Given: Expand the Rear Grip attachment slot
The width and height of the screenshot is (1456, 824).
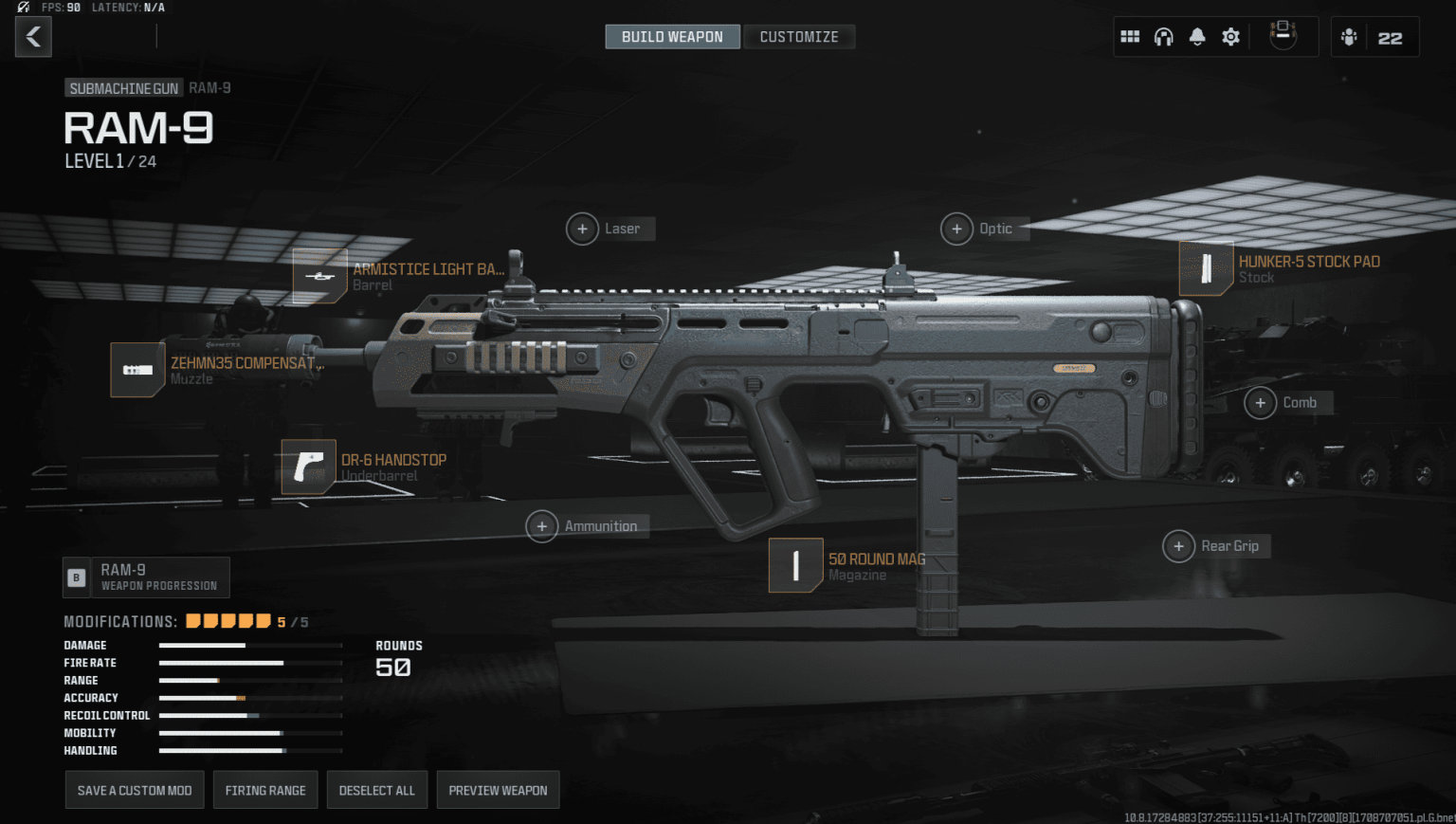Looking at the screenshot, I should pyautogui.click(x=1179, y=546).
